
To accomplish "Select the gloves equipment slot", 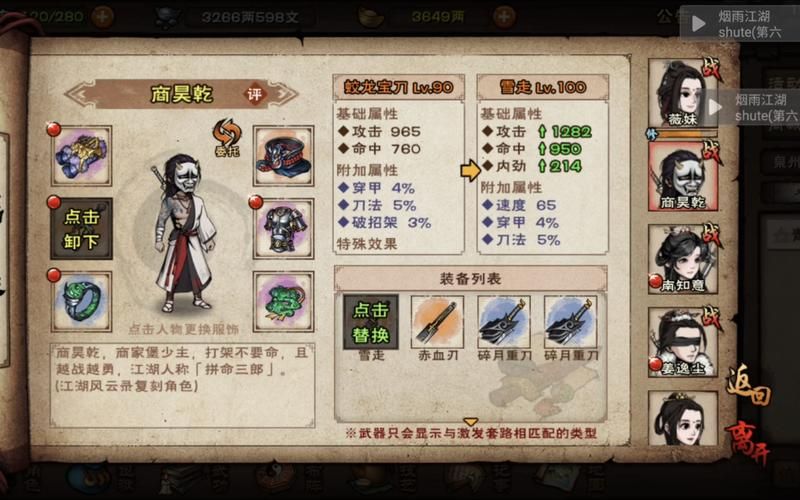I will click(81, 156).
